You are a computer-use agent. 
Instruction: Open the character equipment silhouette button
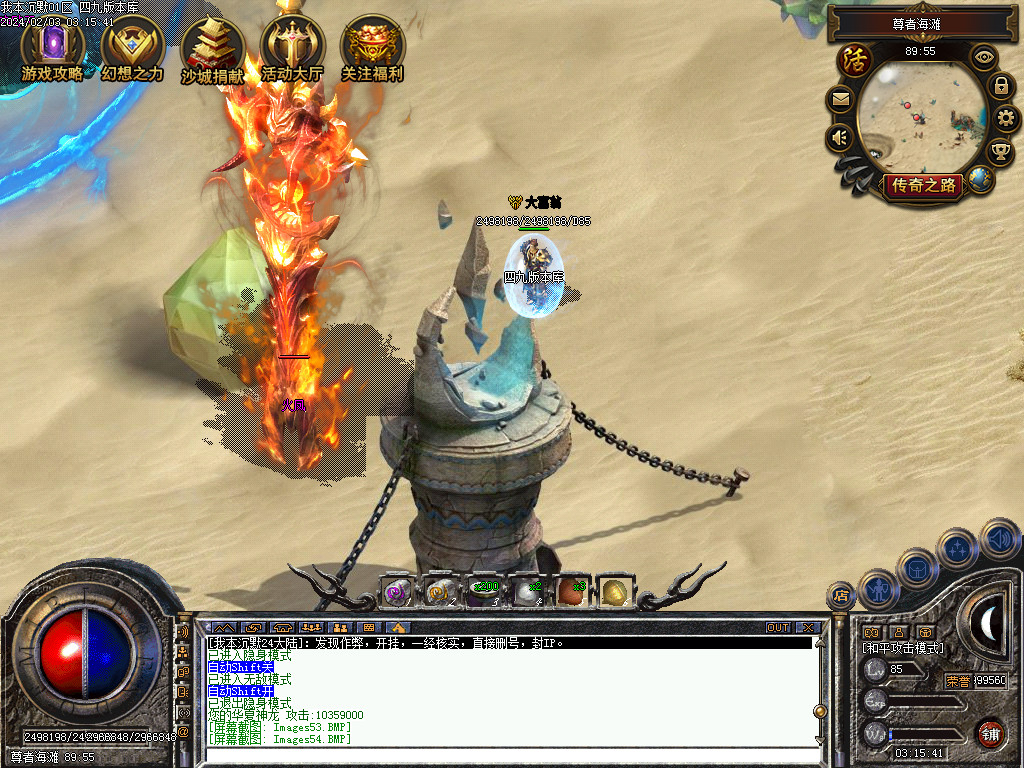[879, 588]
